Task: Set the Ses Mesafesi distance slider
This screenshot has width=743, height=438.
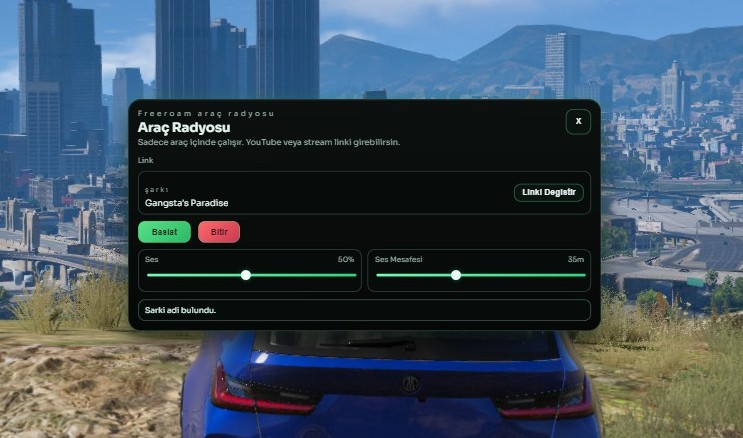Action: click(456, 275)
